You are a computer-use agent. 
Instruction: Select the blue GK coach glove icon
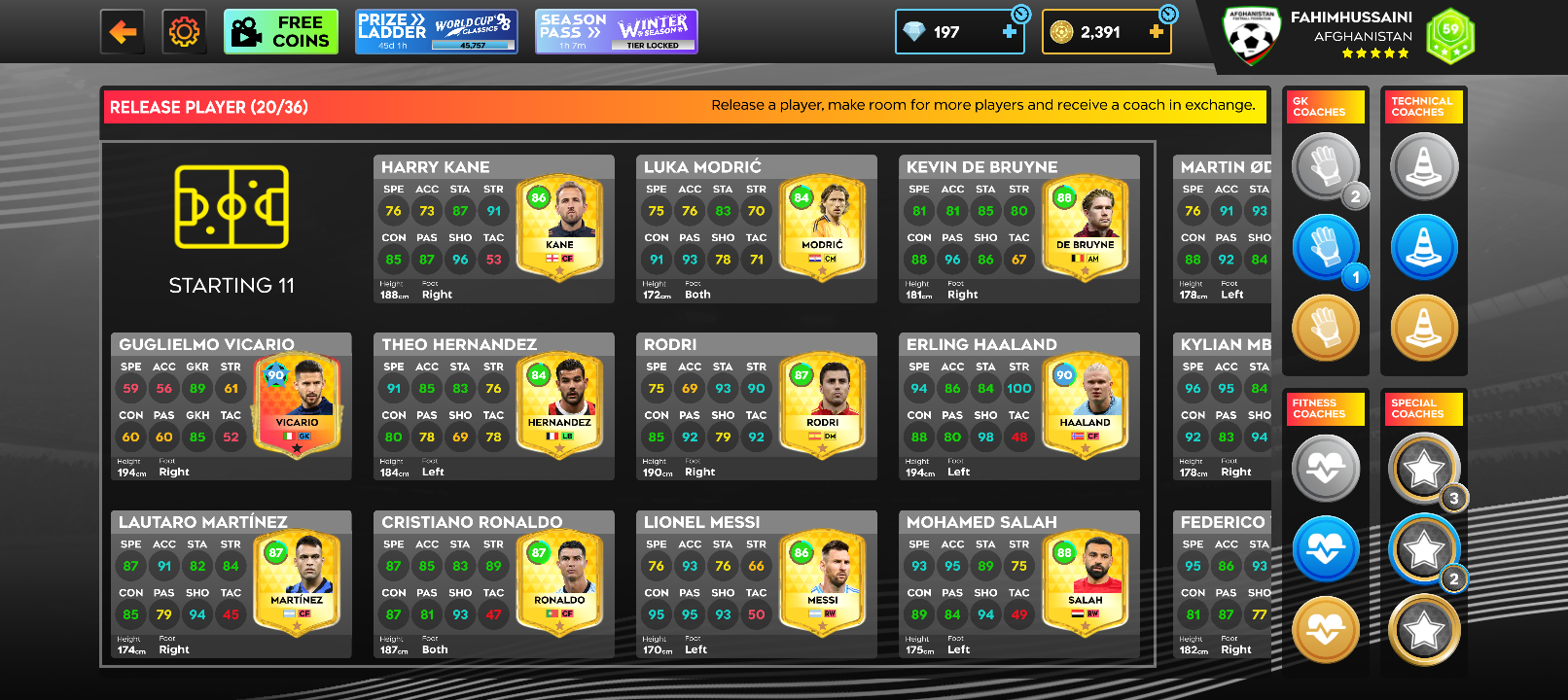1325,247
